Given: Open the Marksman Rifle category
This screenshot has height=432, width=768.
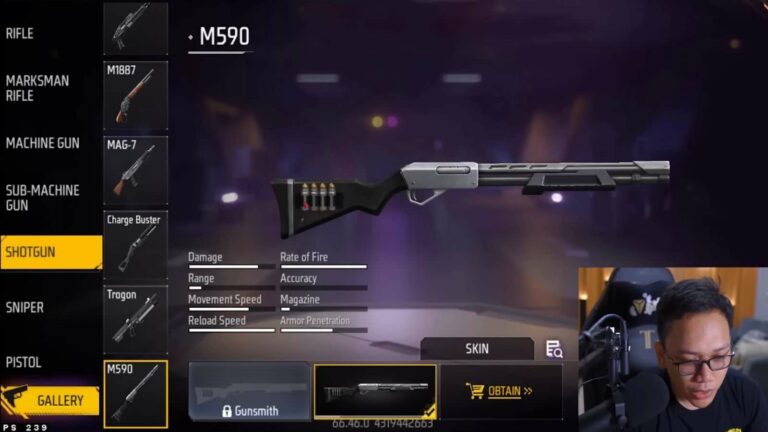Looking at the screenshot, I should [36, 88].
